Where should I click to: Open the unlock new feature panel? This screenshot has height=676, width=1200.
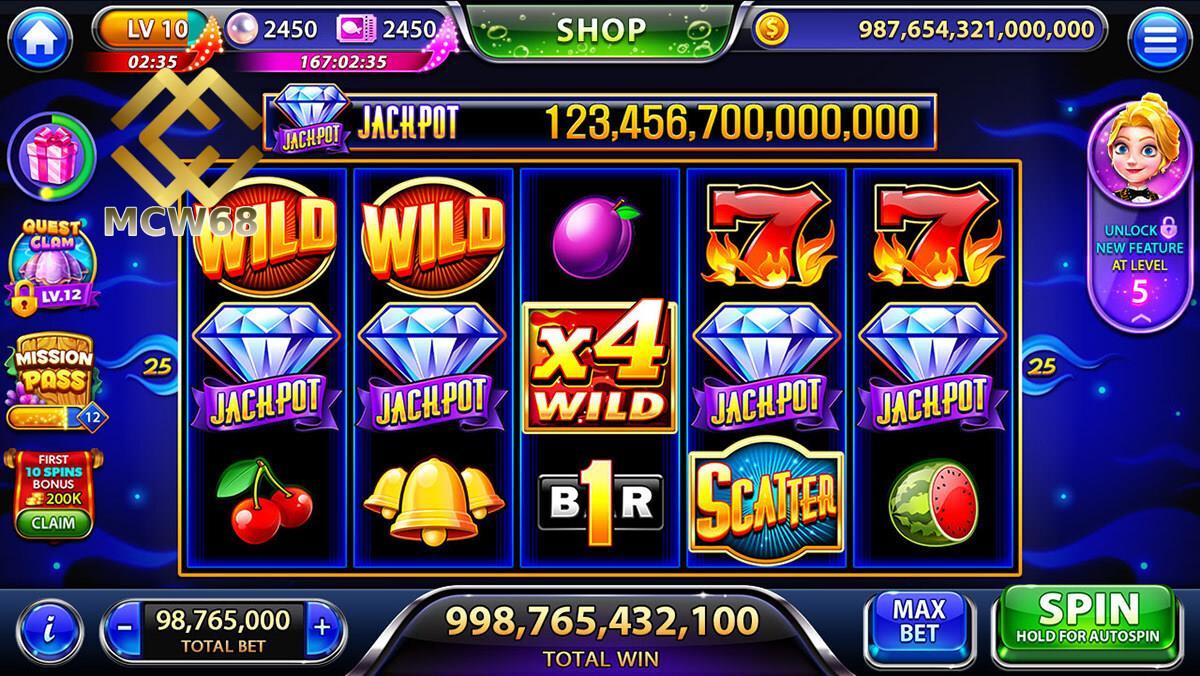click(x=1137, y=215)
